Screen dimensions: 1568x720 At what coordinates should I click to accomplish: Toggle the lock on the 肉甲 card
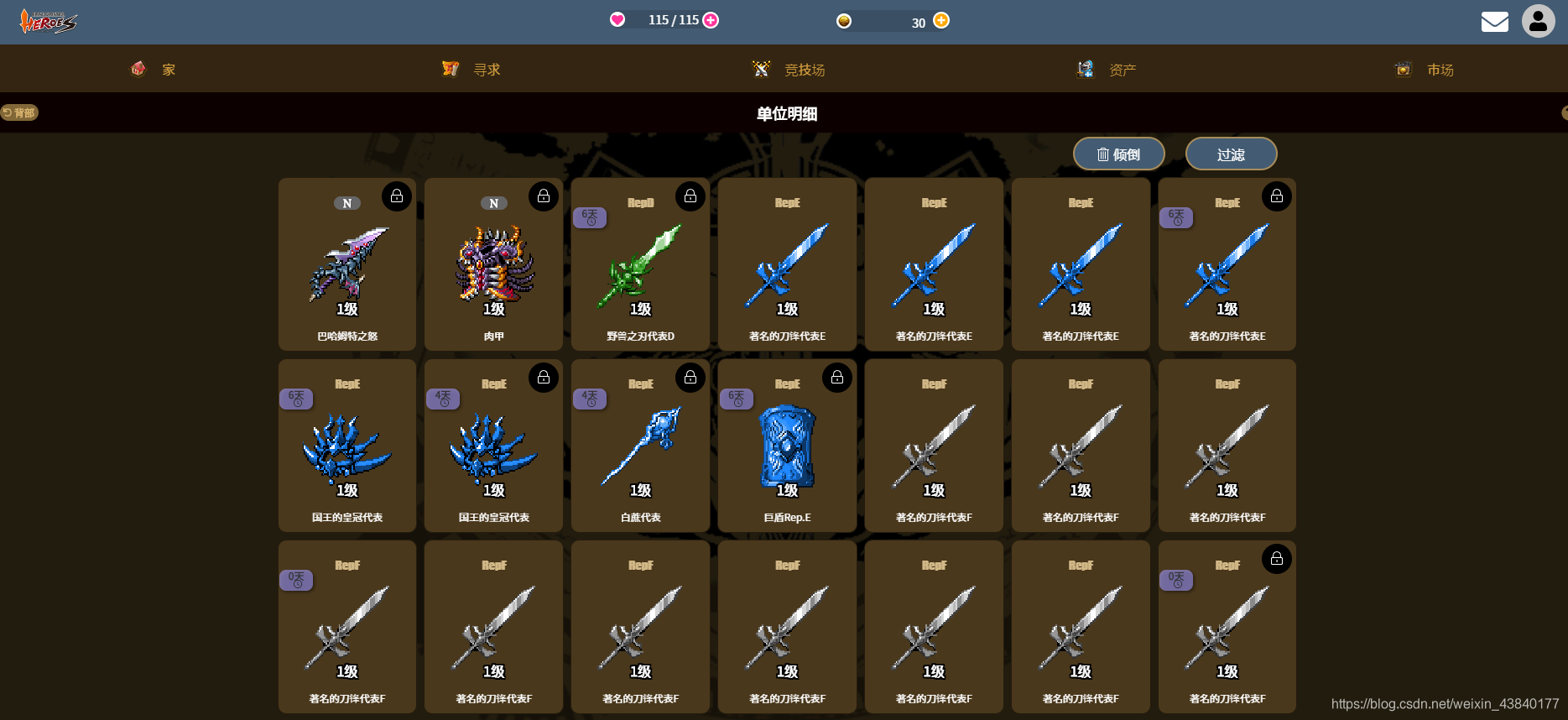coord(544,196)
